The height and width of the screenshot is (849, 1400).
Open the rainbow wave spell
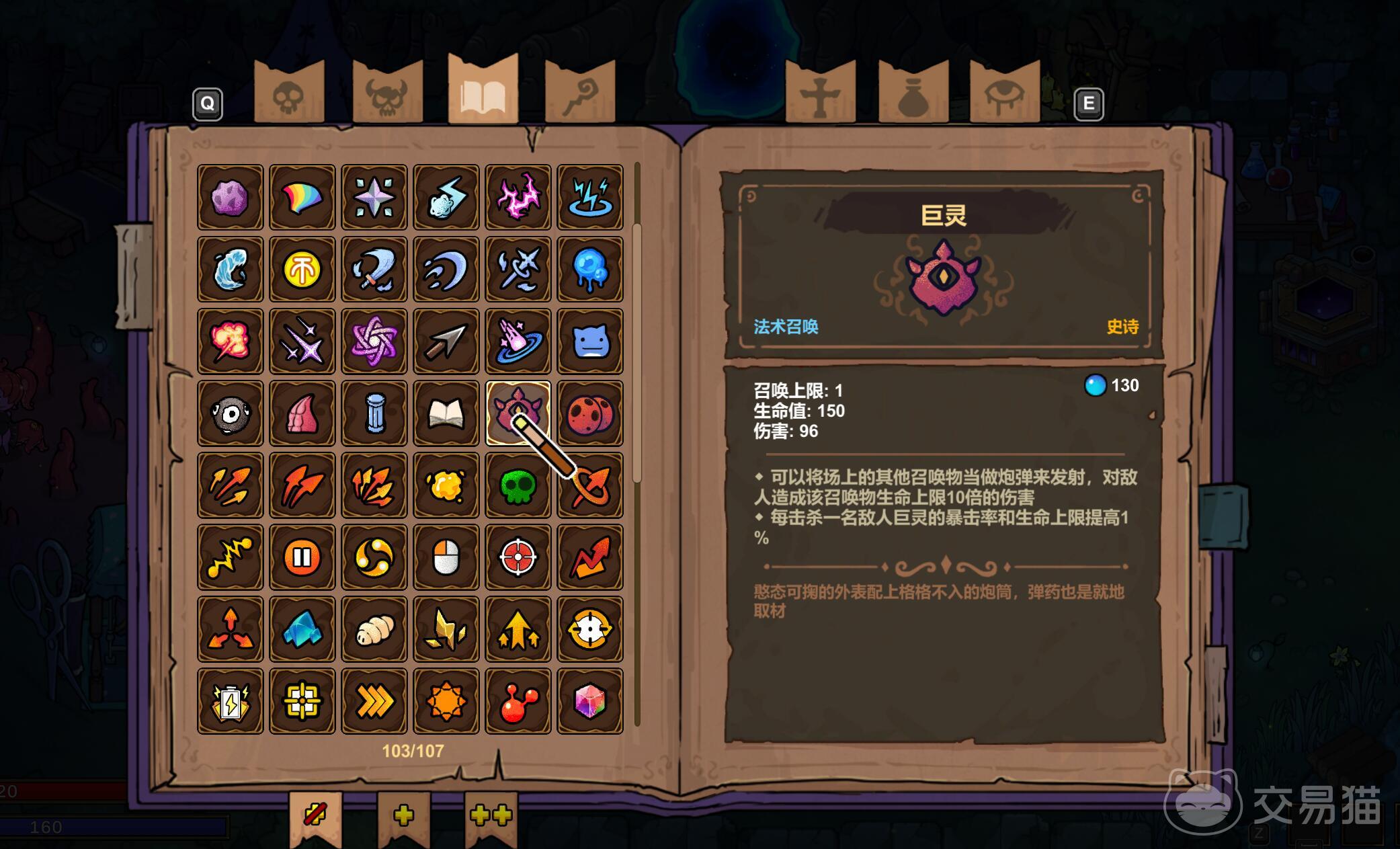point(302,196)
